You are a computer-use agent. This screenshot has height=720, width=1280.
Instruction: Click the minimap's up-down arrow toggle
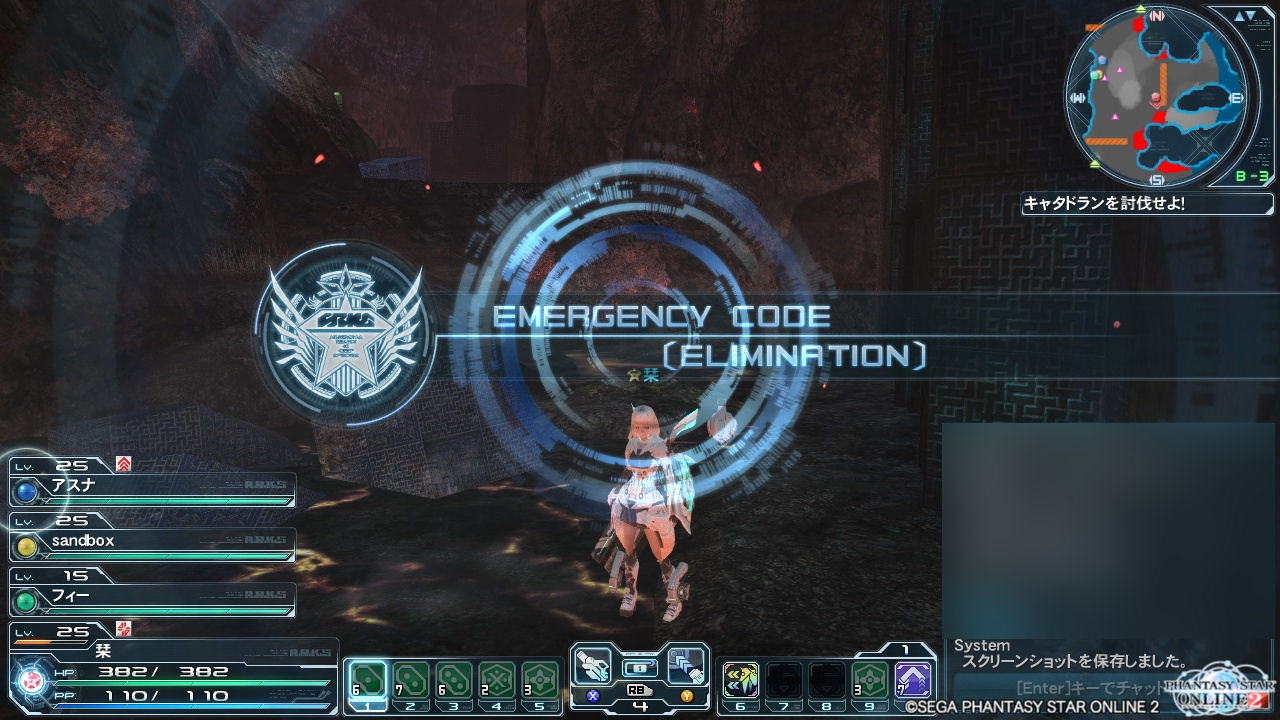click(x=1245, y=17)
